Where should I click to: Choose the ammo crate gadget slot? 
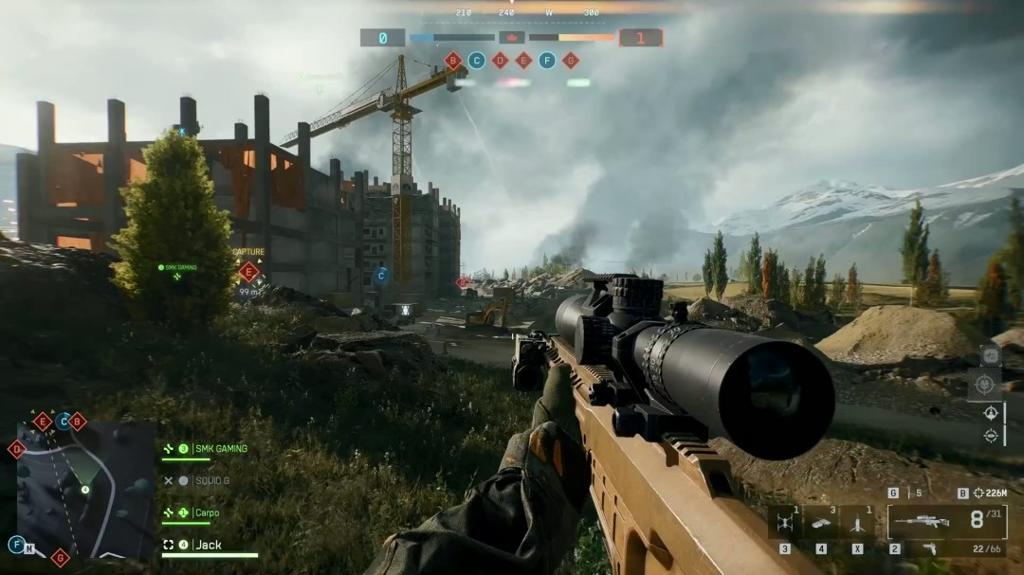click(x=821, y=523)
